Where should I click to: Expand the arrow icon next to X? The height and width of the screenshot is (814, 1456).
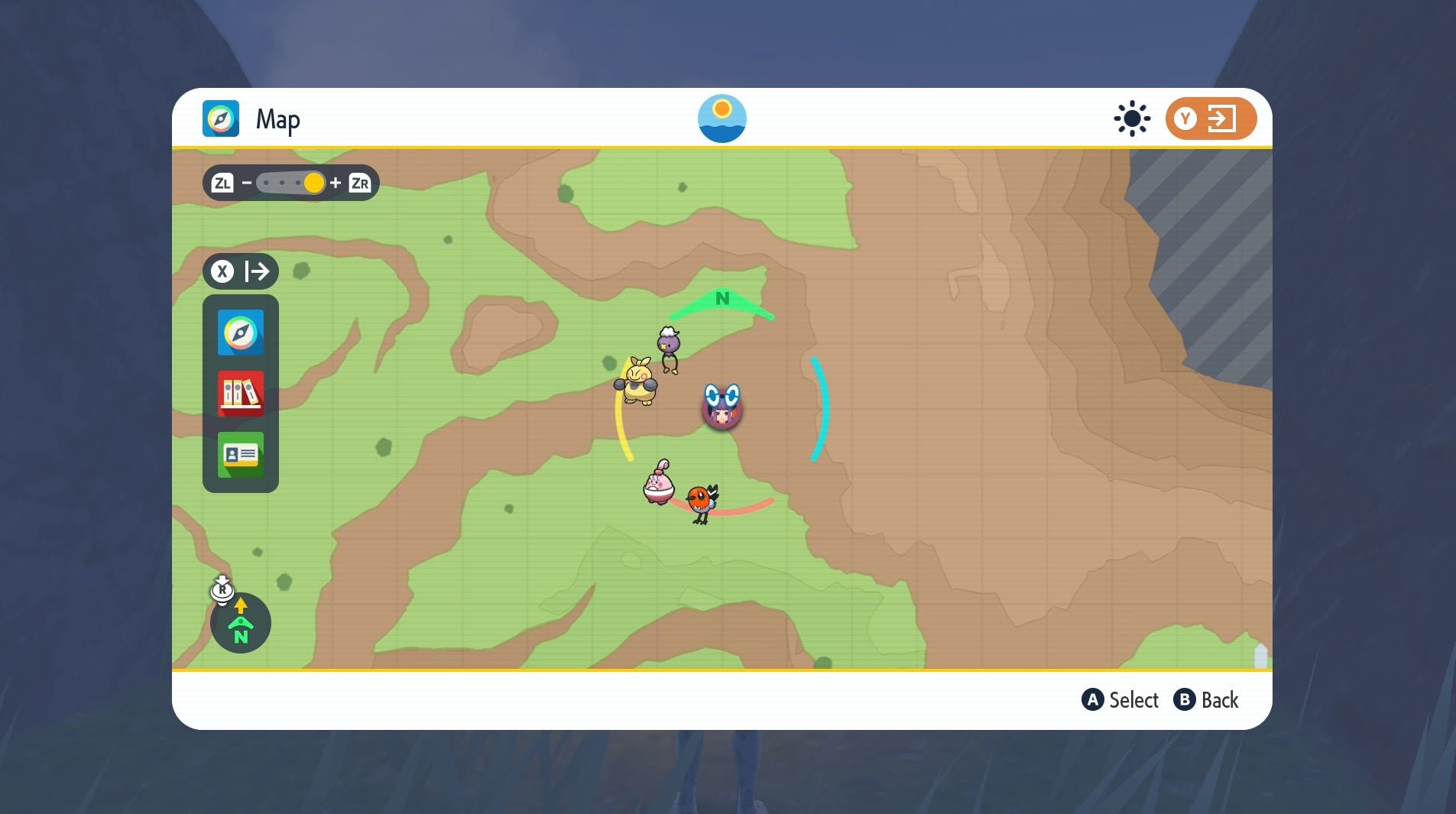pos(258,271)
